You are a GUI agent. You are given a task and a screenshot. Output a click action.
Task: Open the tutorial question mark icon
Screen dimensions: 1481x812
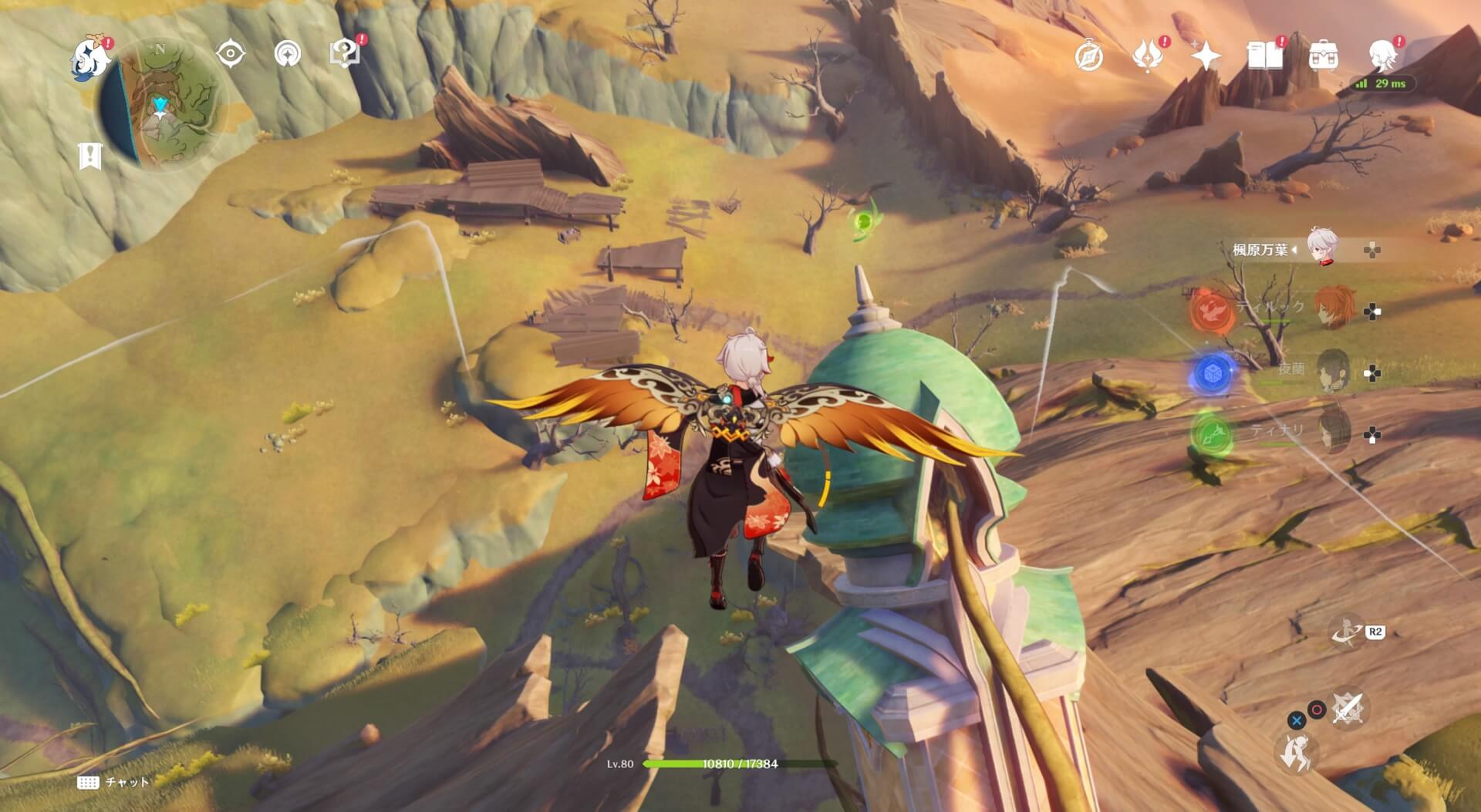pos(344,54)
